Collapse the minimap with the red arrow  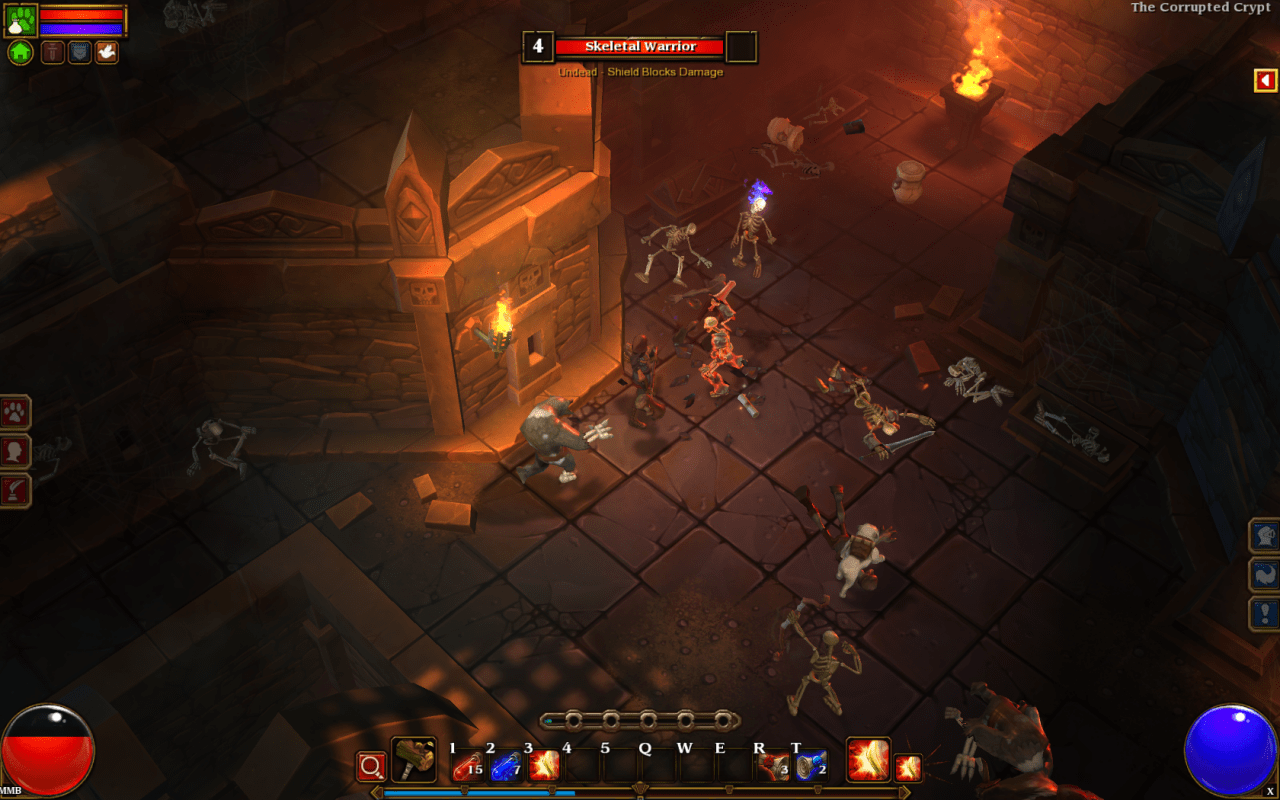click(1266, 80)
